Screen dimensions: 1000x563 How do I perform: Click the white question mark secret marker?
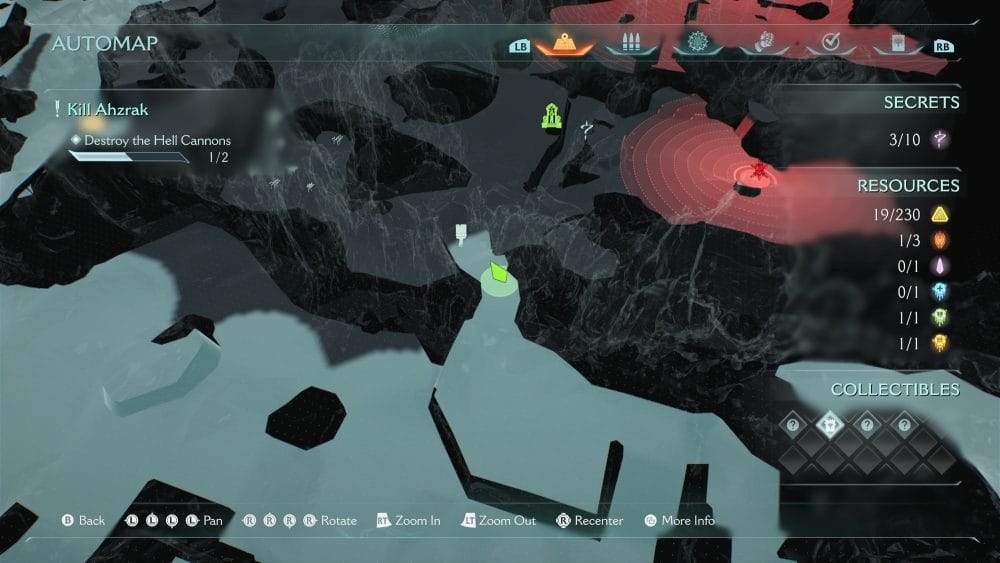coord(586,129)
